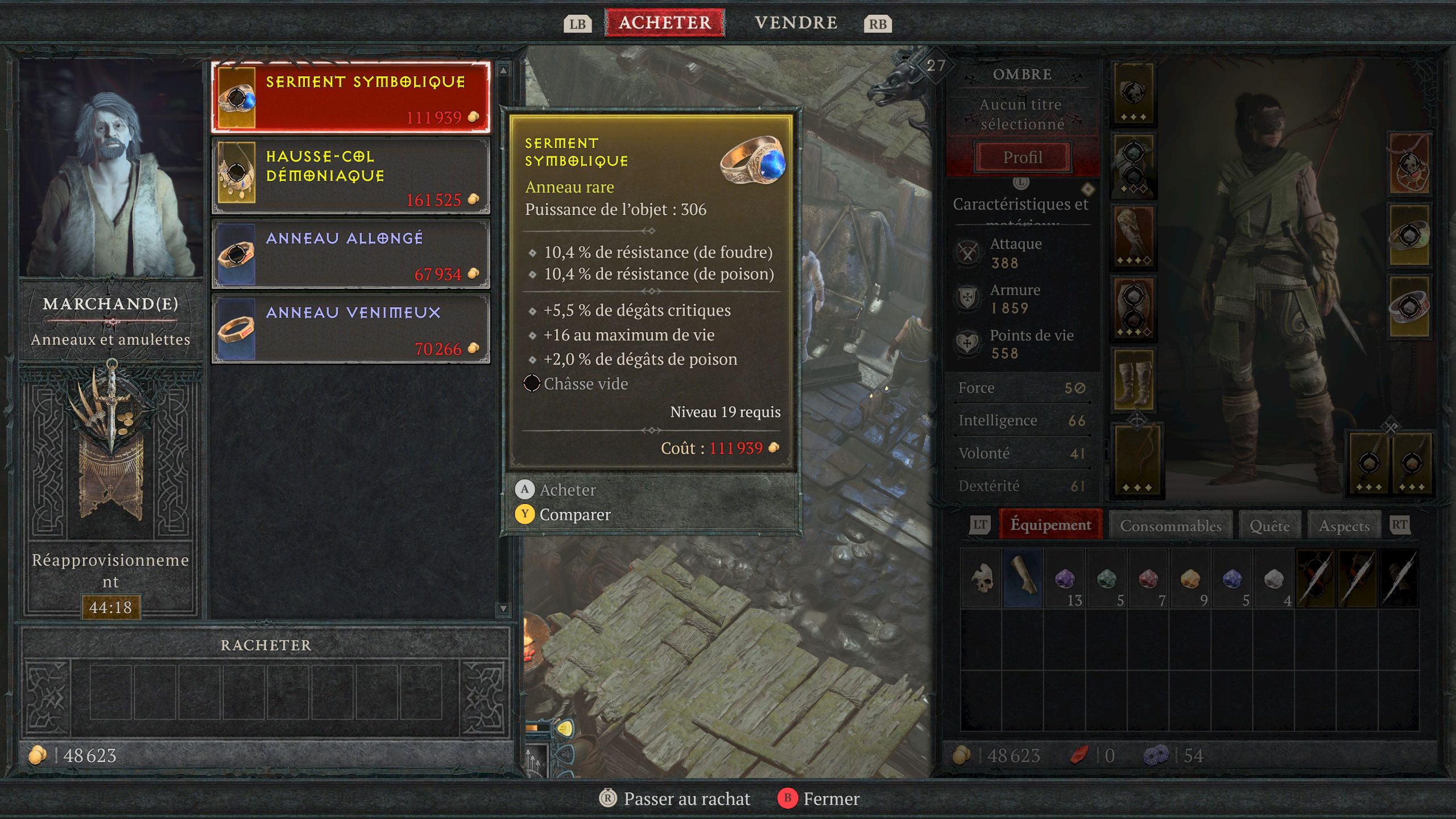Choose the Hausse-col Démoniaque amulet listing
This screenshot has height=819, width=1456.
[x=350, y=176]
